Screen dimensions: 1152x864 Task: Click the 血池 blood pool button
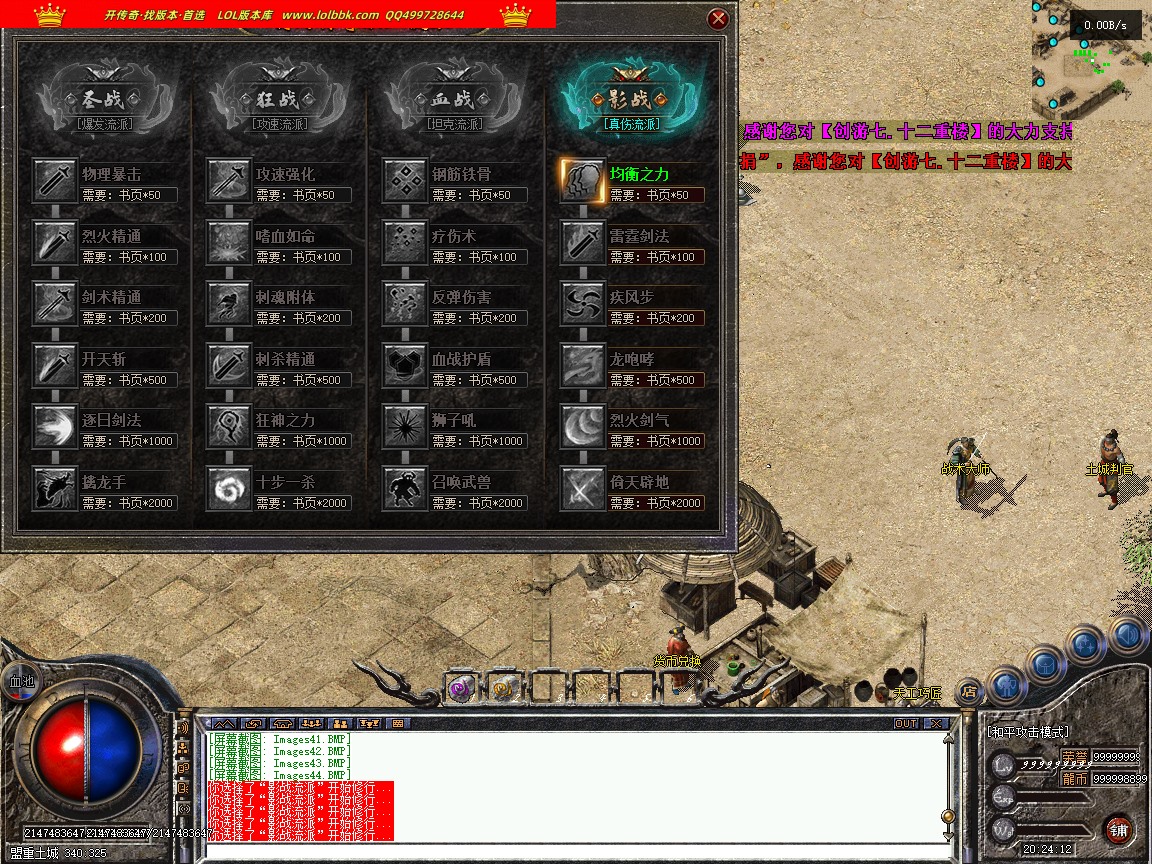[x=21, y=681]
